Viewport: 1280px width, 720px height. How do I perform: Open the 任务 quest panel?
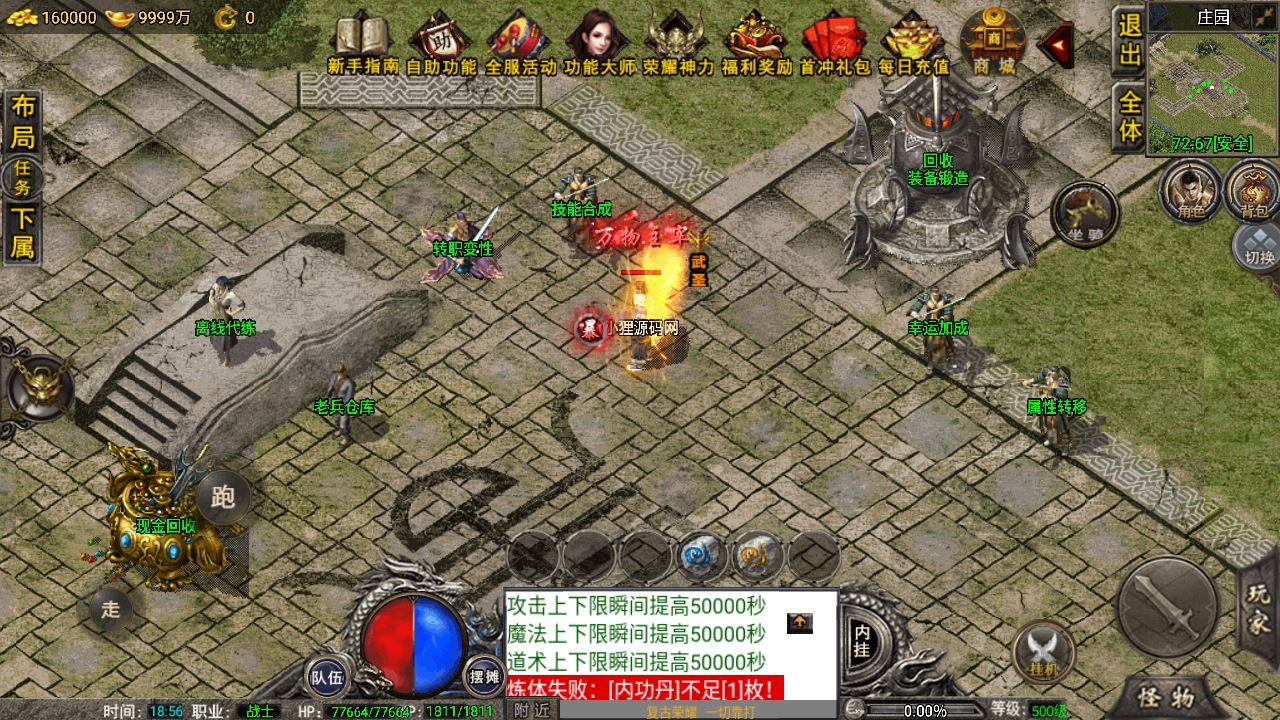(x=22, y=178)
